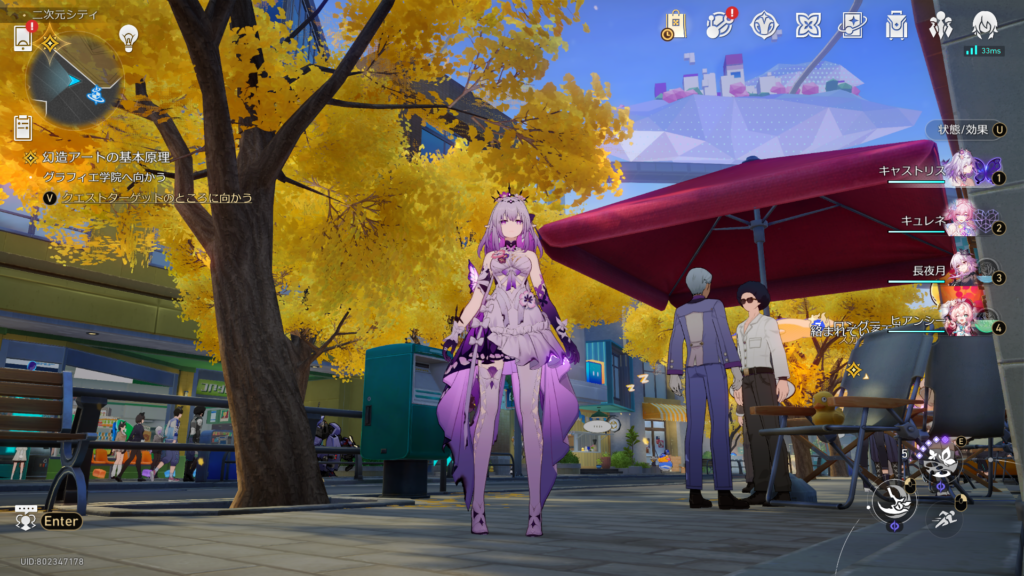Image resolution: width=1024 pixels, height=576 pixels.
Task: Open the shop bag icon with clock
Action: [x=674, y=25]
